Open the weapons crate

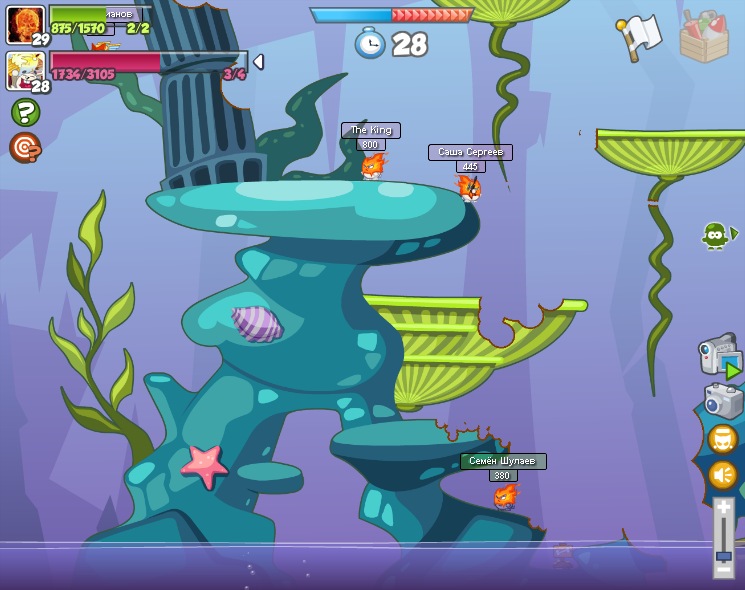pyautogui.click(x=704, y=36)
